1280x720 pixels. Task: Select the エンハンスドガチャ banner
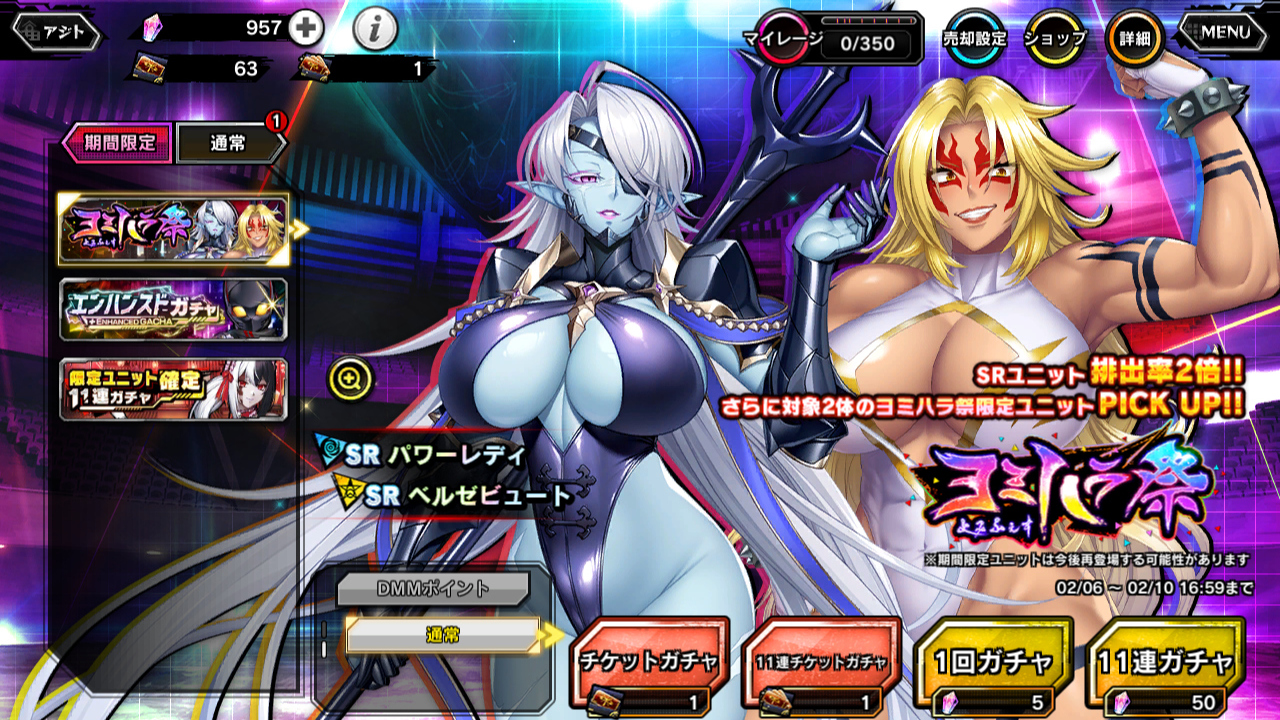pos(173,310)
